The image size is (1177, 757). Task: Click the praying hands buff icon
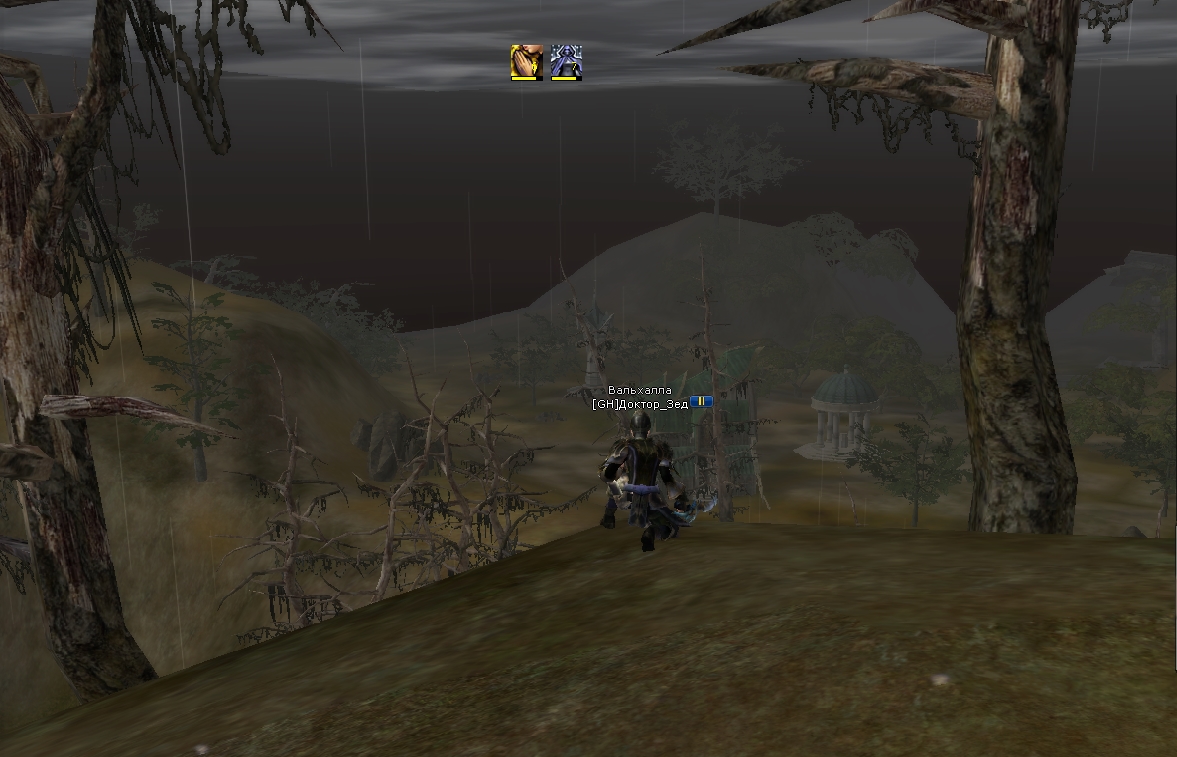coord(526,62)
